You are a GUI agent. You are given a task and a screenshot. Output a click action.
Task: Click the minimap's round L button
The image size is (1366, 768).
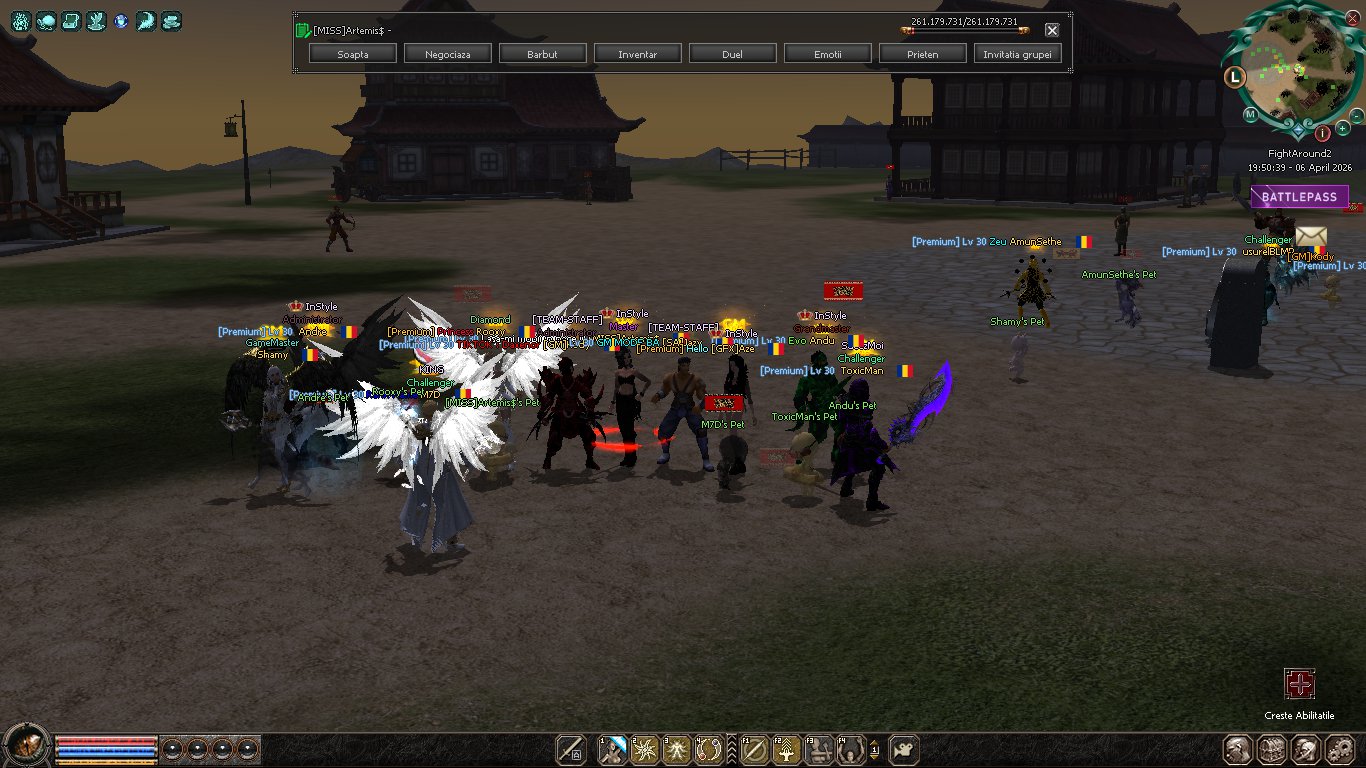(1235, 76)
